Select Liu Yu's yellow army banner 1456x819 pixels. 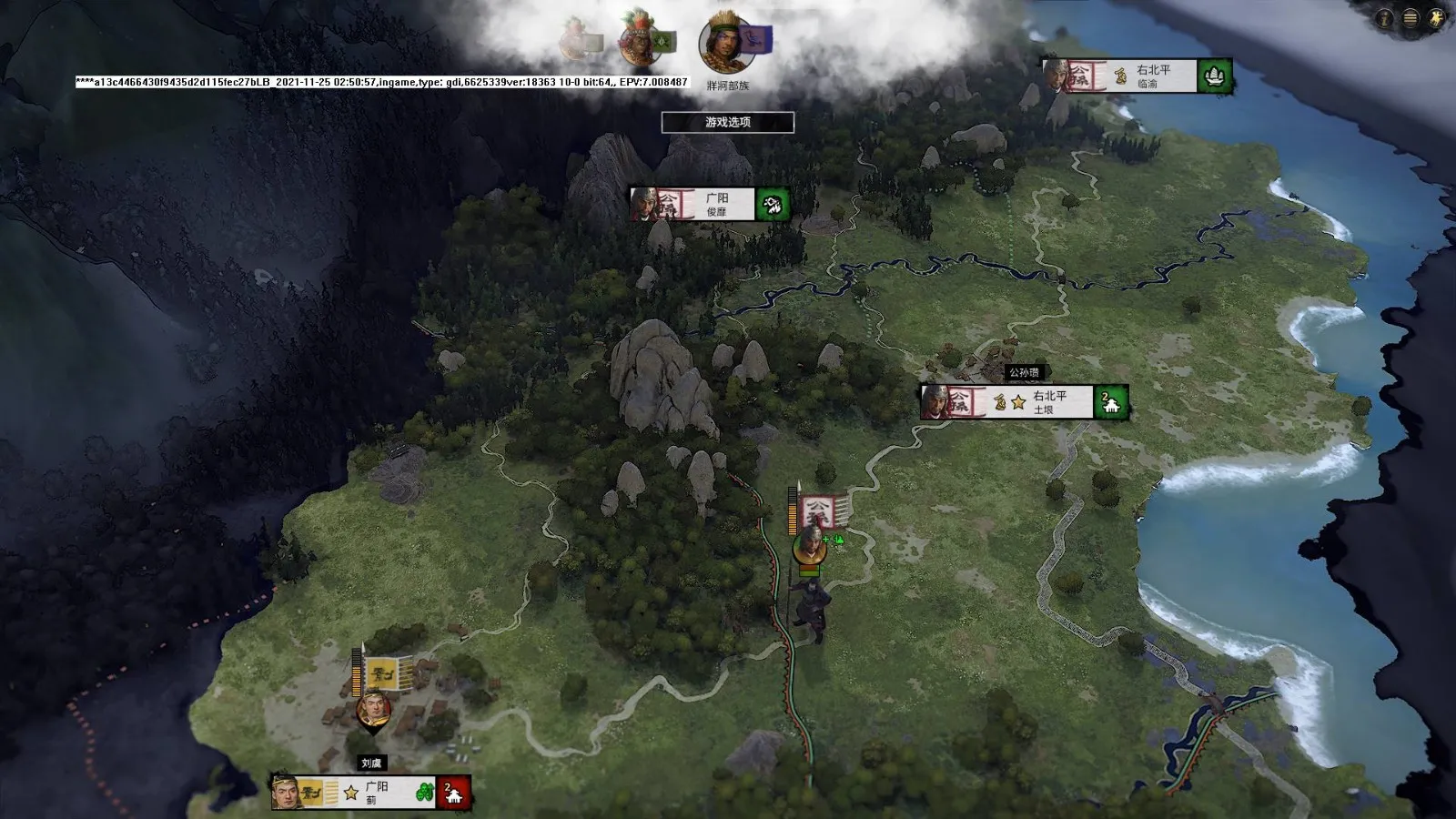(x=383, y=674)
